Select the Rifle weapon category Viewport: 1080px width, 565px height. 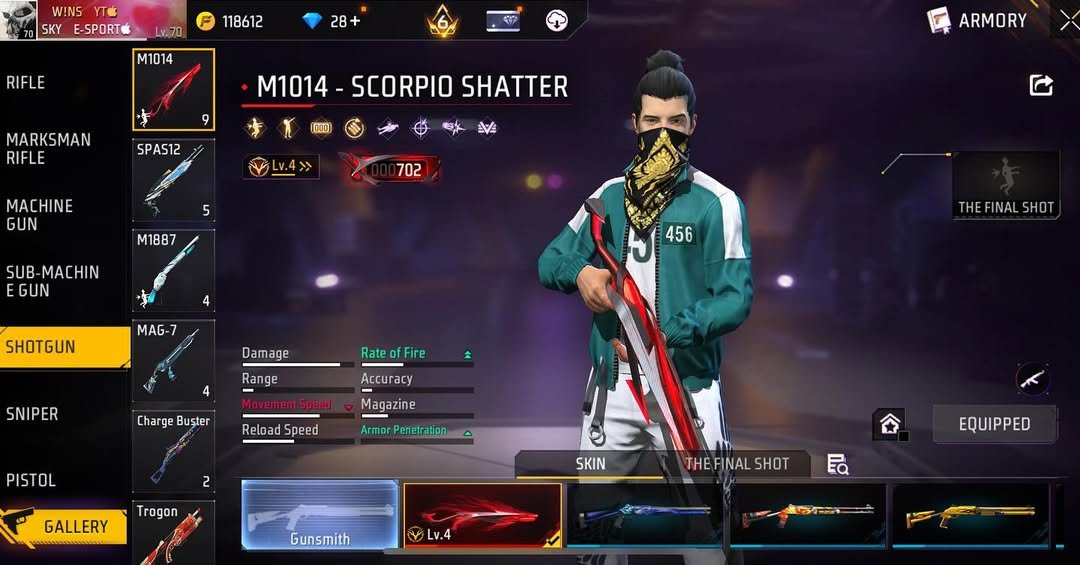pos(26,83)
